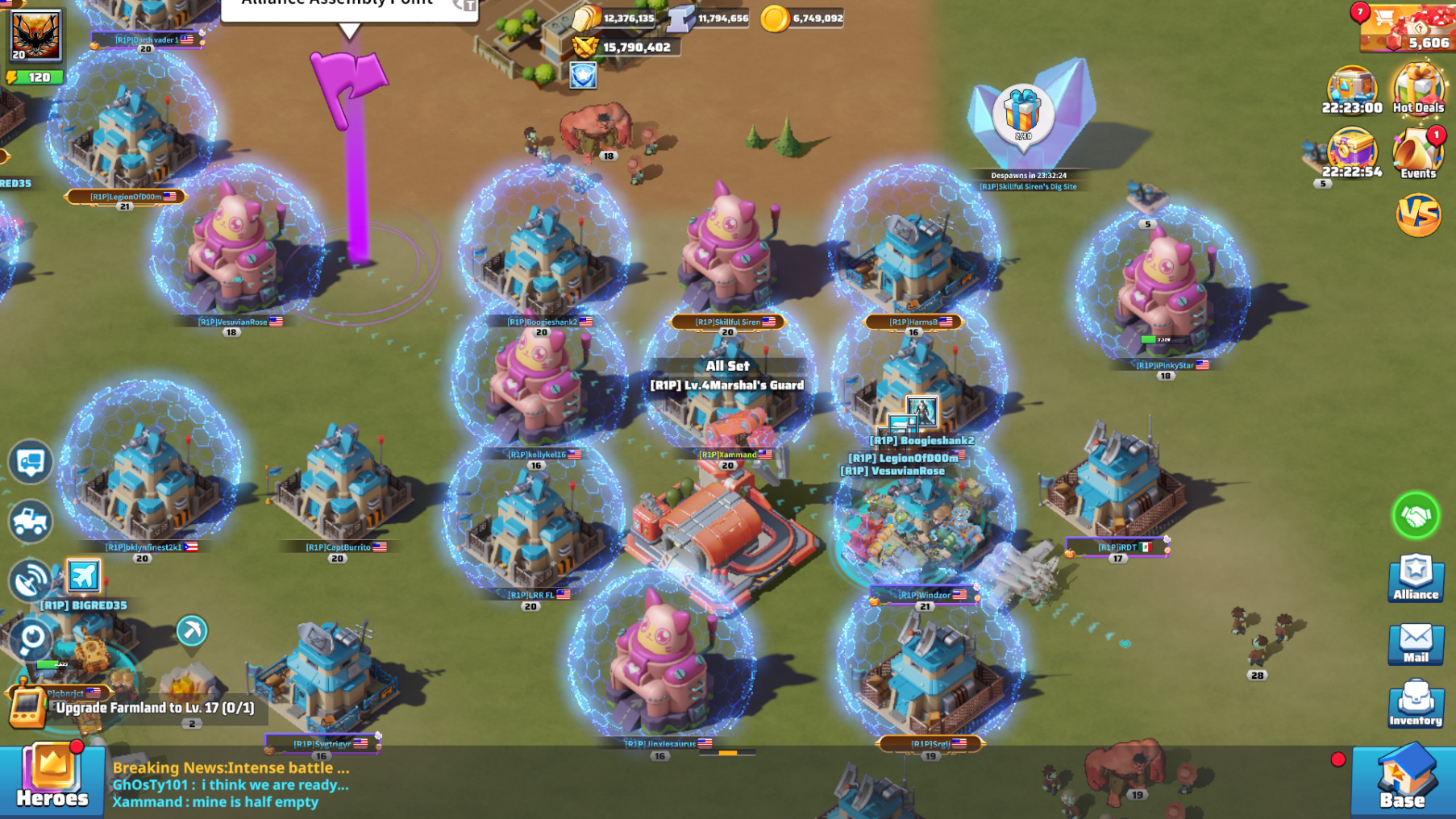Viewport: 1456px width, 819px height.
Task: Tap the VS battle icon
Action: point(1418,215)
